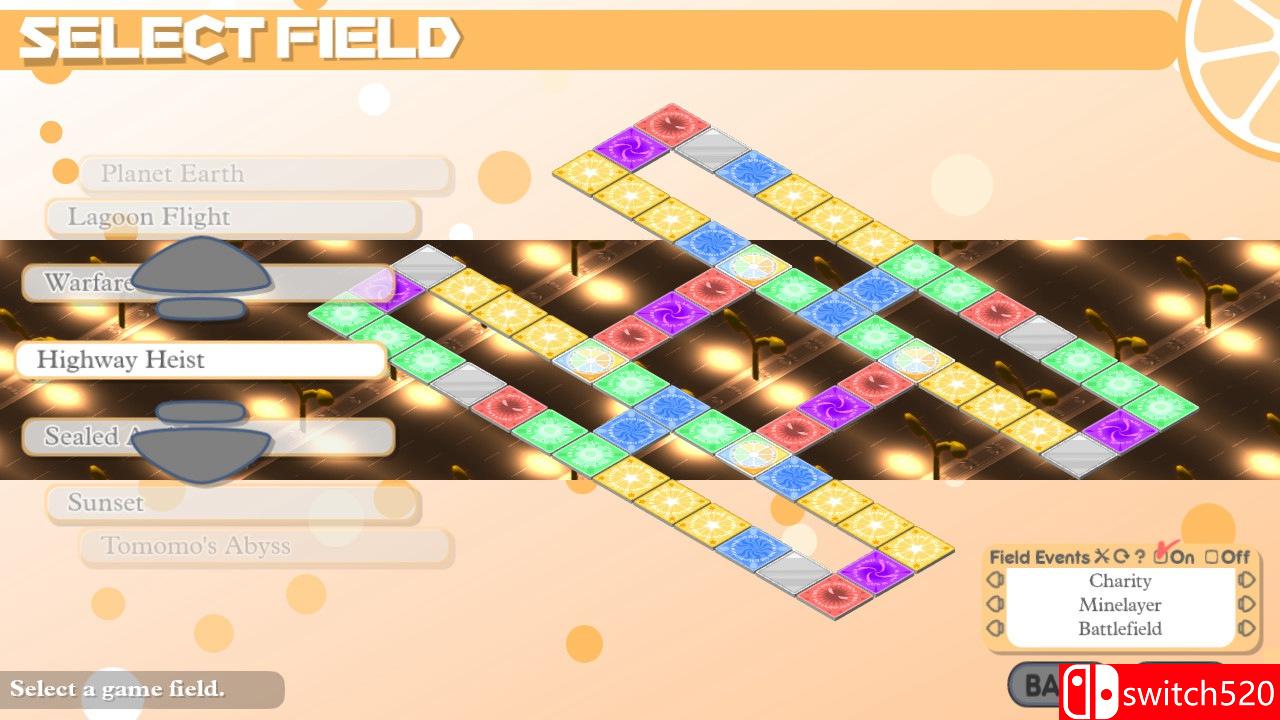Enable Field Events with the On checkbox
The image size is (1280, 720).
[1162, 556]
